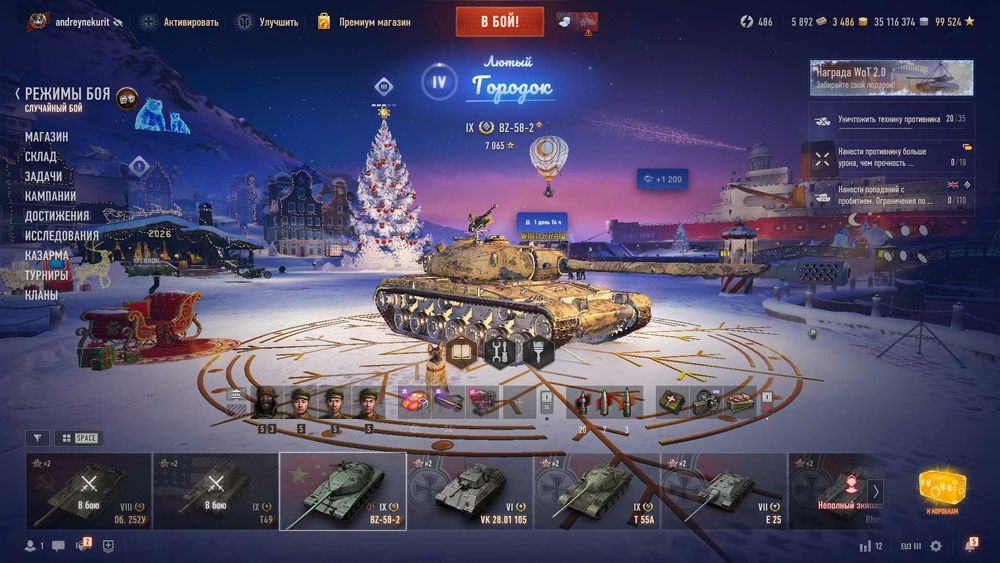Select the VK 28.01 105 tank card

pos(469,491)
